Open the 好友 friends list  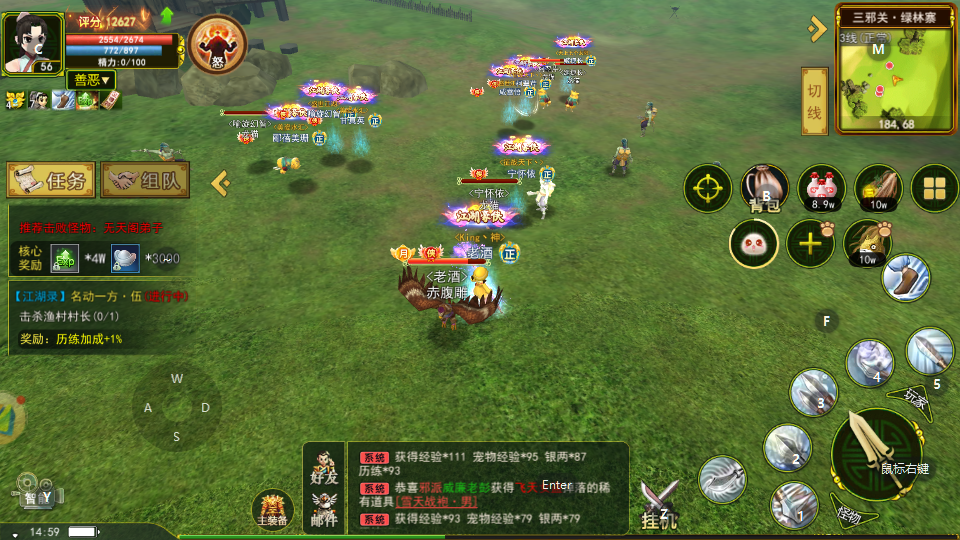coord(324,471)
